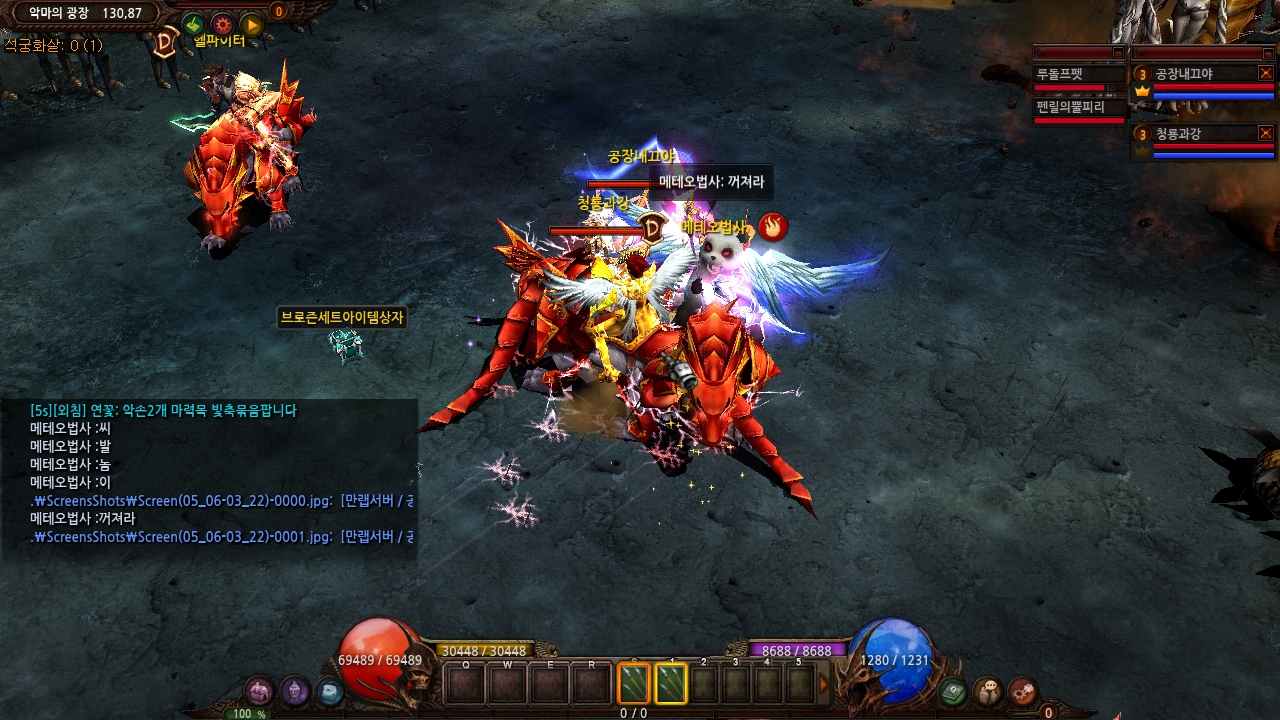Screen dimensions: 1280x720
Task: Open the orange gear icon at top-left
Action: click(222, 24)
